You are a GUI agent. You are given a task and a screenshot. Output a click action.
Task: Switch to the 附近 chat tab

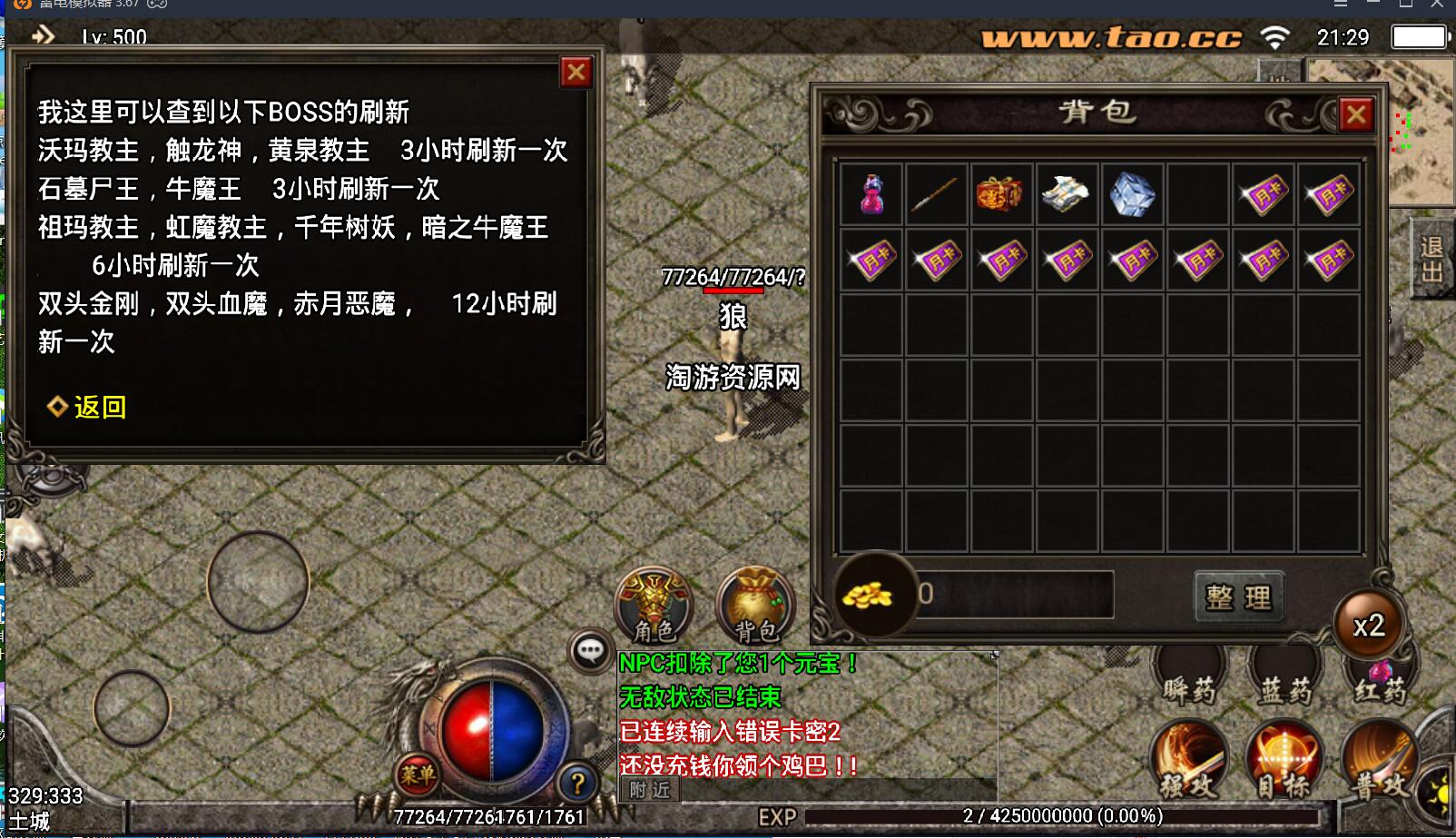[648, 788]
